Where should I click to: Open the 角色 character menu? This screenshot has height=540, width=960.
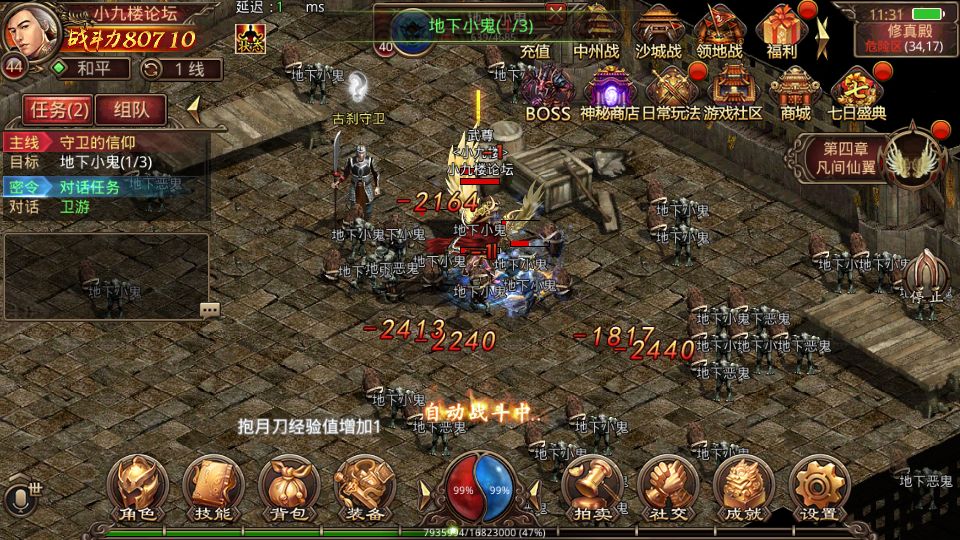[138, 489]
